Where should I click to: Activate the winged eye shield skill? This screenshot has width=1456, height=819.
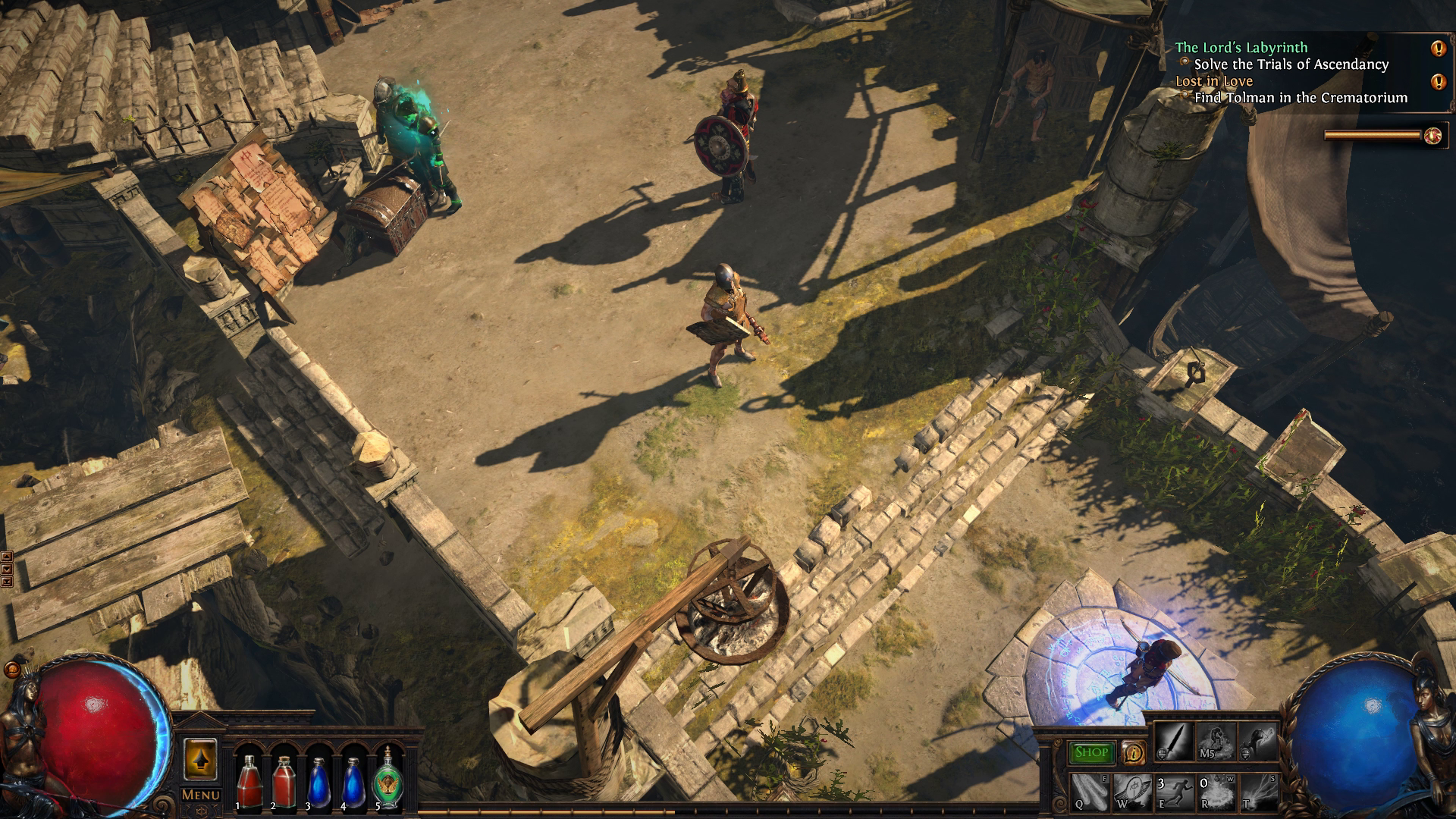[x=1132, y=792]
